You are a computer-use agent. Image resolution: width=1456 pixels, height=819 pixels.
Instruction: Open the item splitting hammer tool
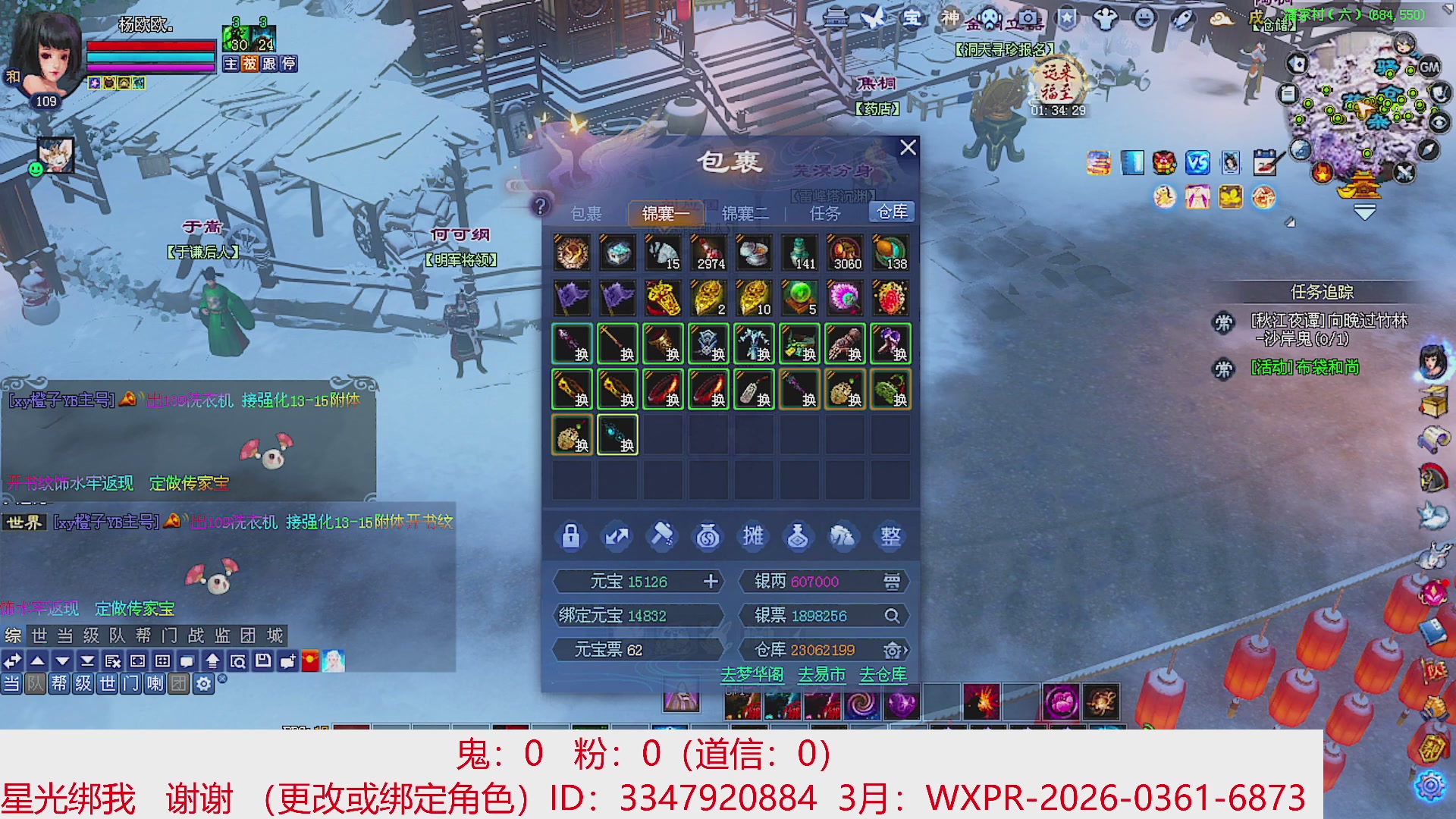coord(662,536)
